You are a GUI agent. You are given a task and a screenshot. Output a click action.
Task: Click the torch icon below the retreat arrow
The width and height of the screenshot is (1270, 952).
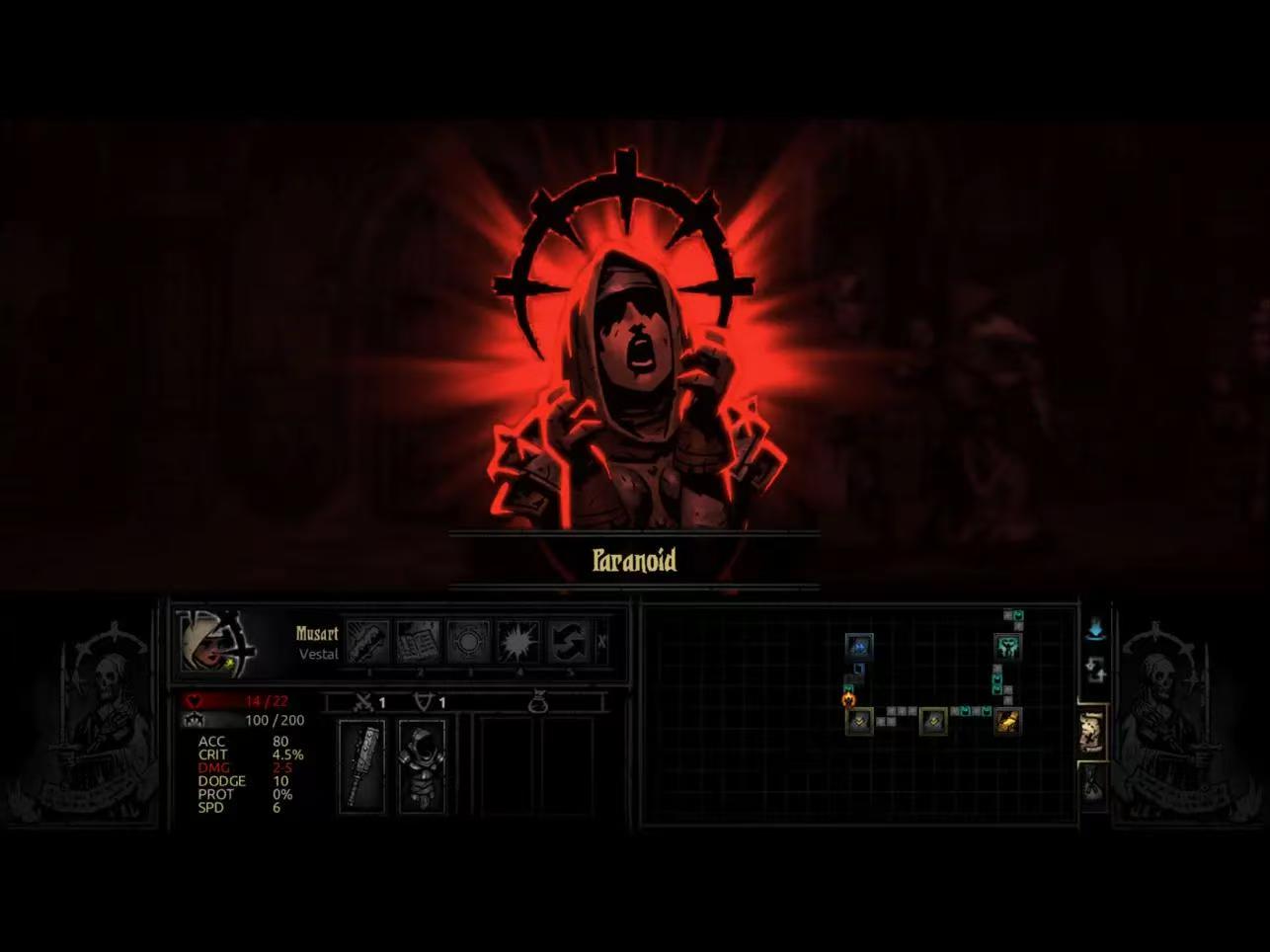coord(1096,668)
